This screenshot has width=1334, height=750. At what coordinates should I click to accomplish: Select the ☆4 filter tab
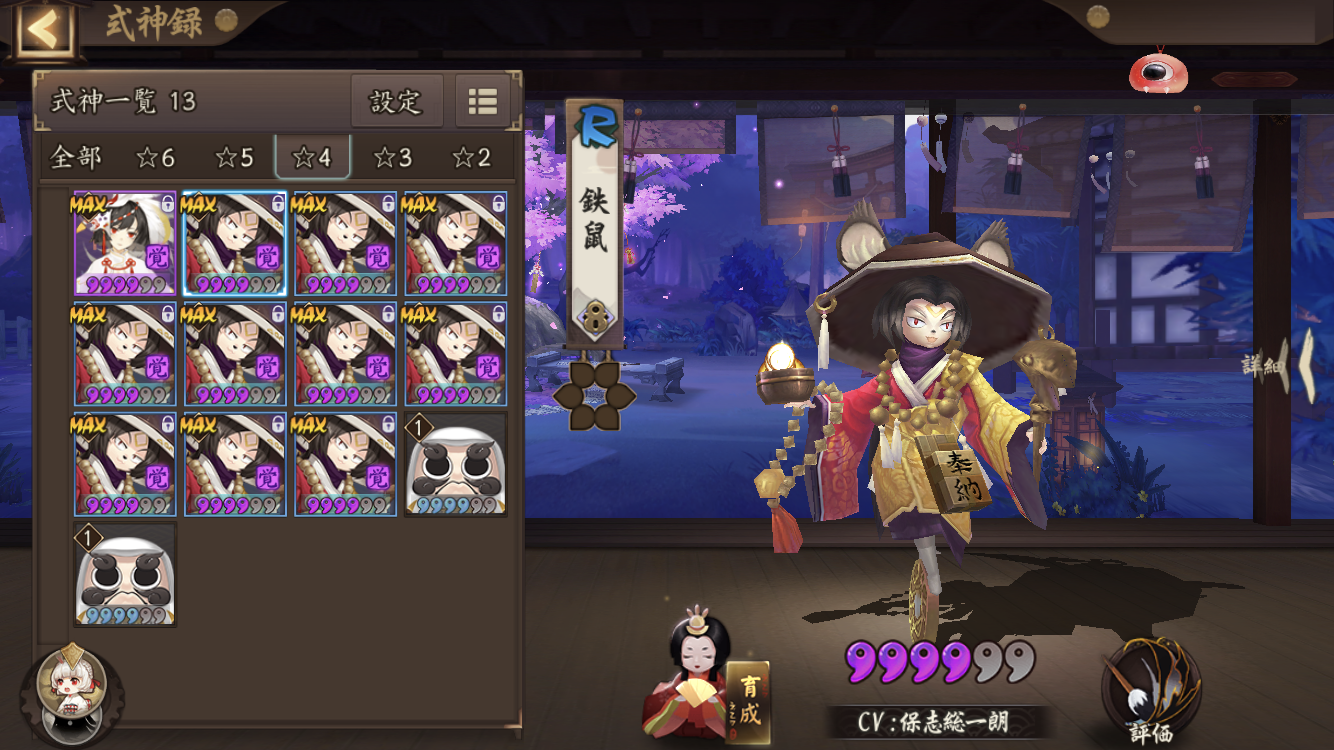[312, 157]
